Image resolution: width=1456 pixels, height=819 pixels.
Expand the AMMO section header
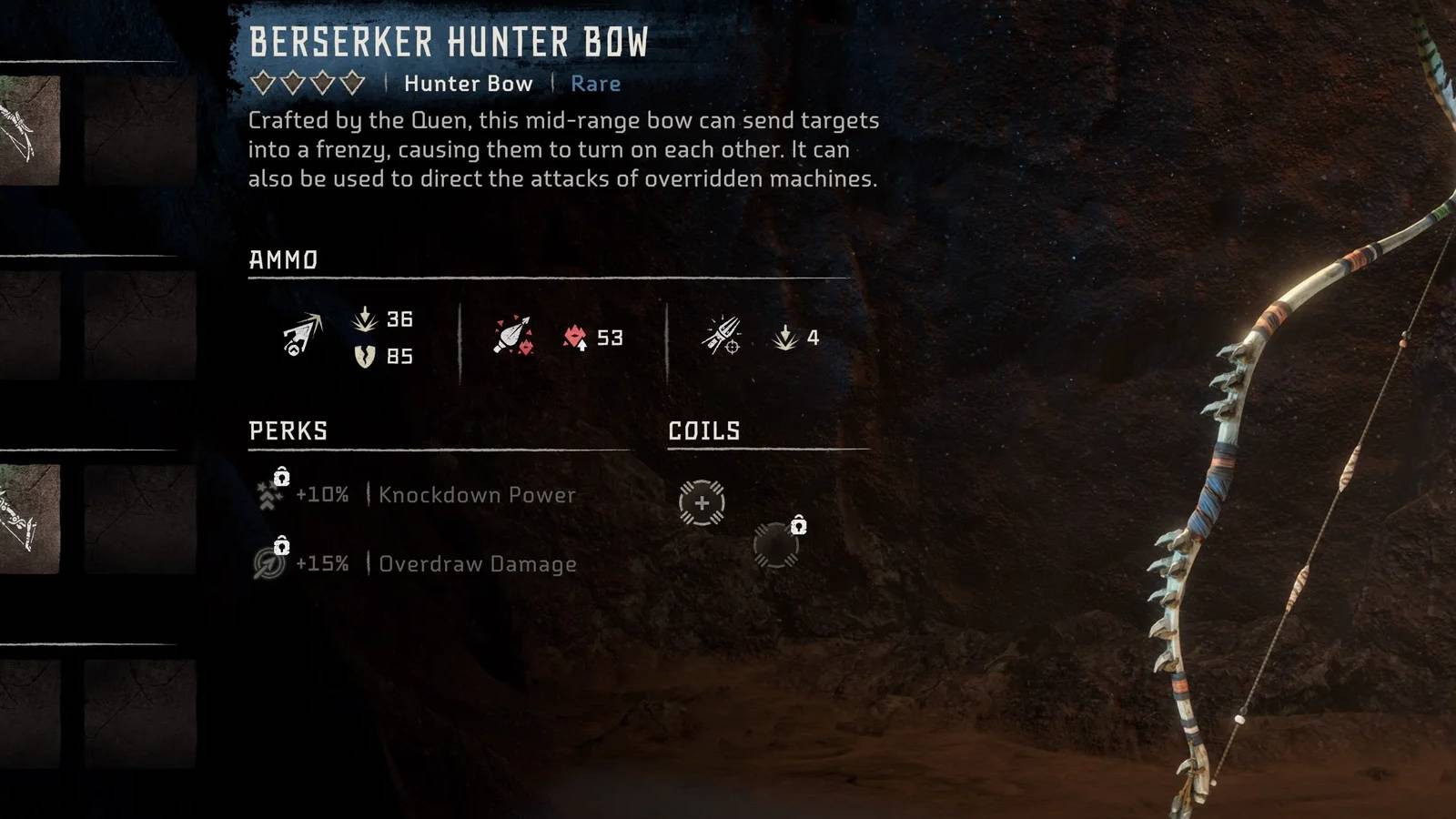(283, 260)
